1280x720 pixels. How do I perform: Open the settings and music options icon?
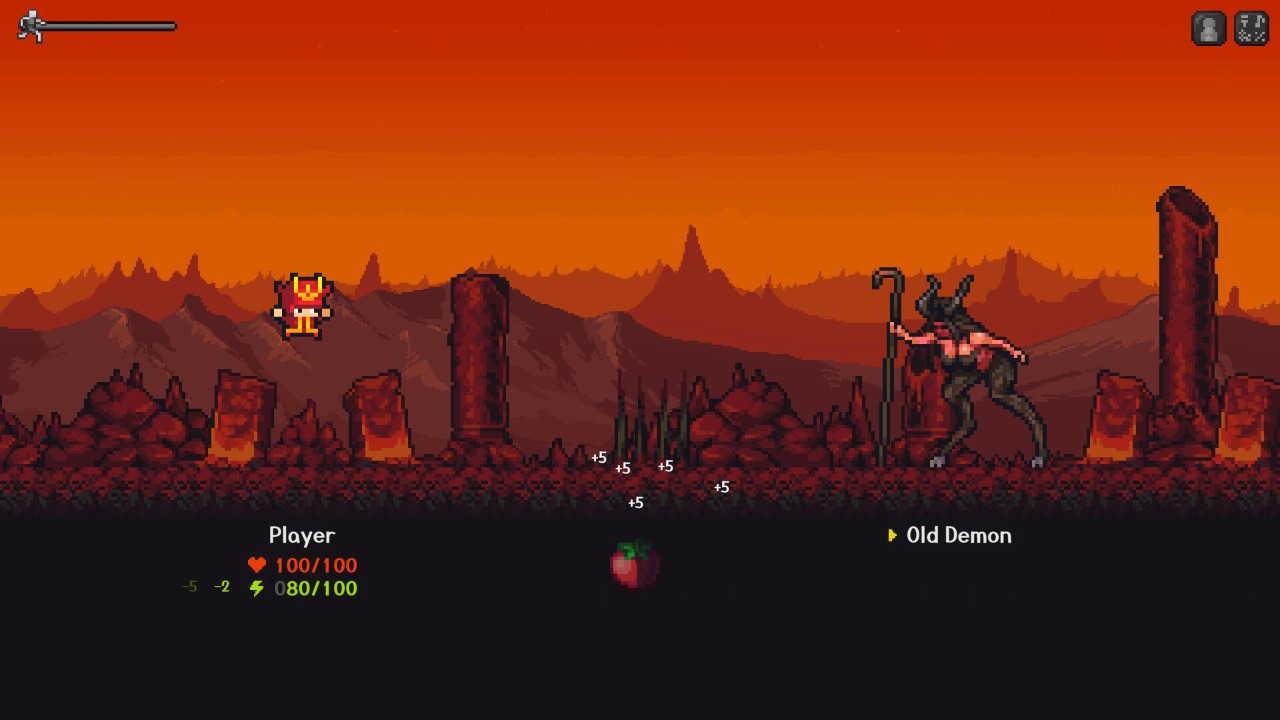pos(1251,29)
